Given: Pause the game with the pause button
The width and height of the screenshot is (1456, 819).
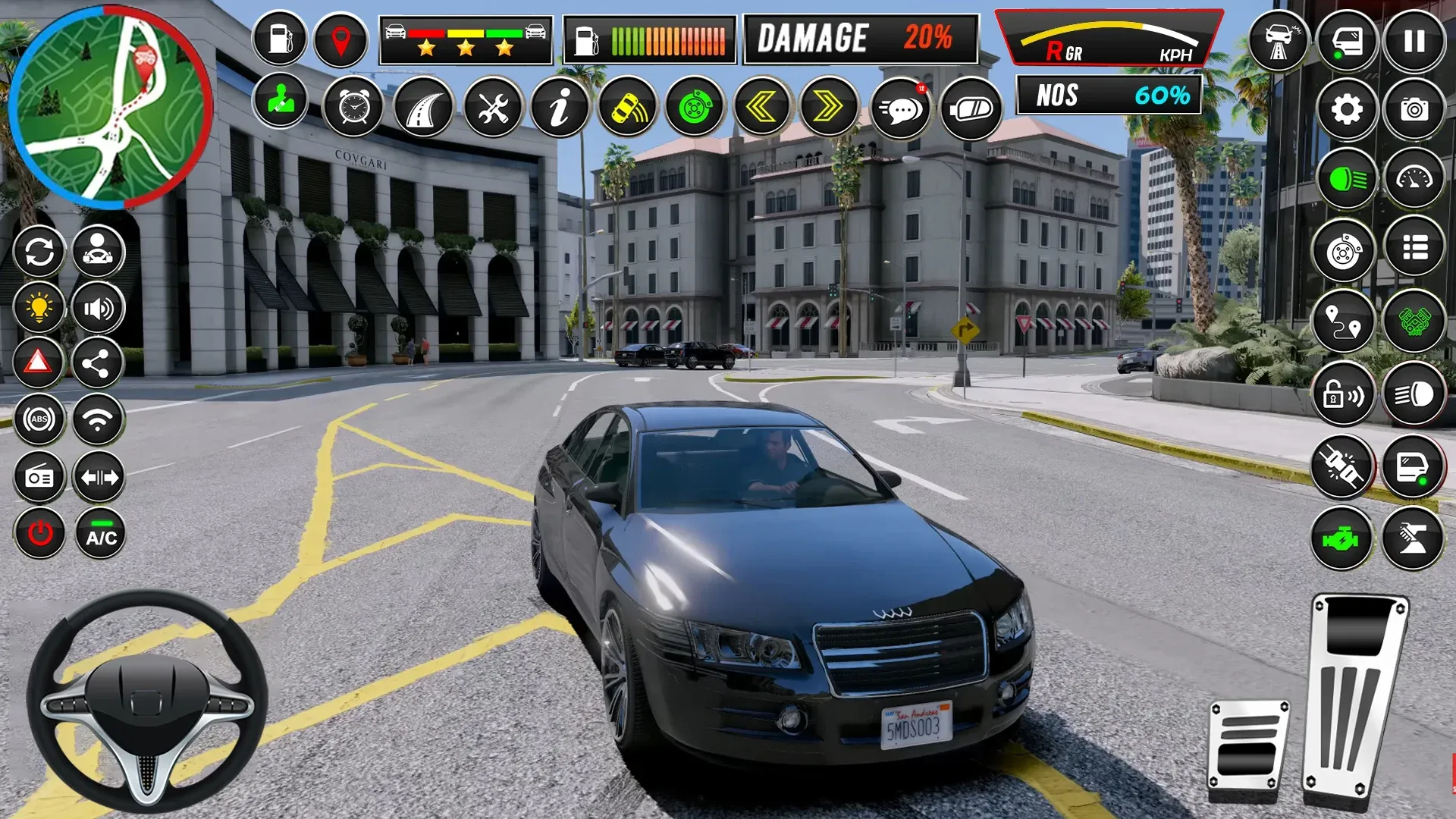Looking at the screenshot, I should click(x=1414, y=41).
